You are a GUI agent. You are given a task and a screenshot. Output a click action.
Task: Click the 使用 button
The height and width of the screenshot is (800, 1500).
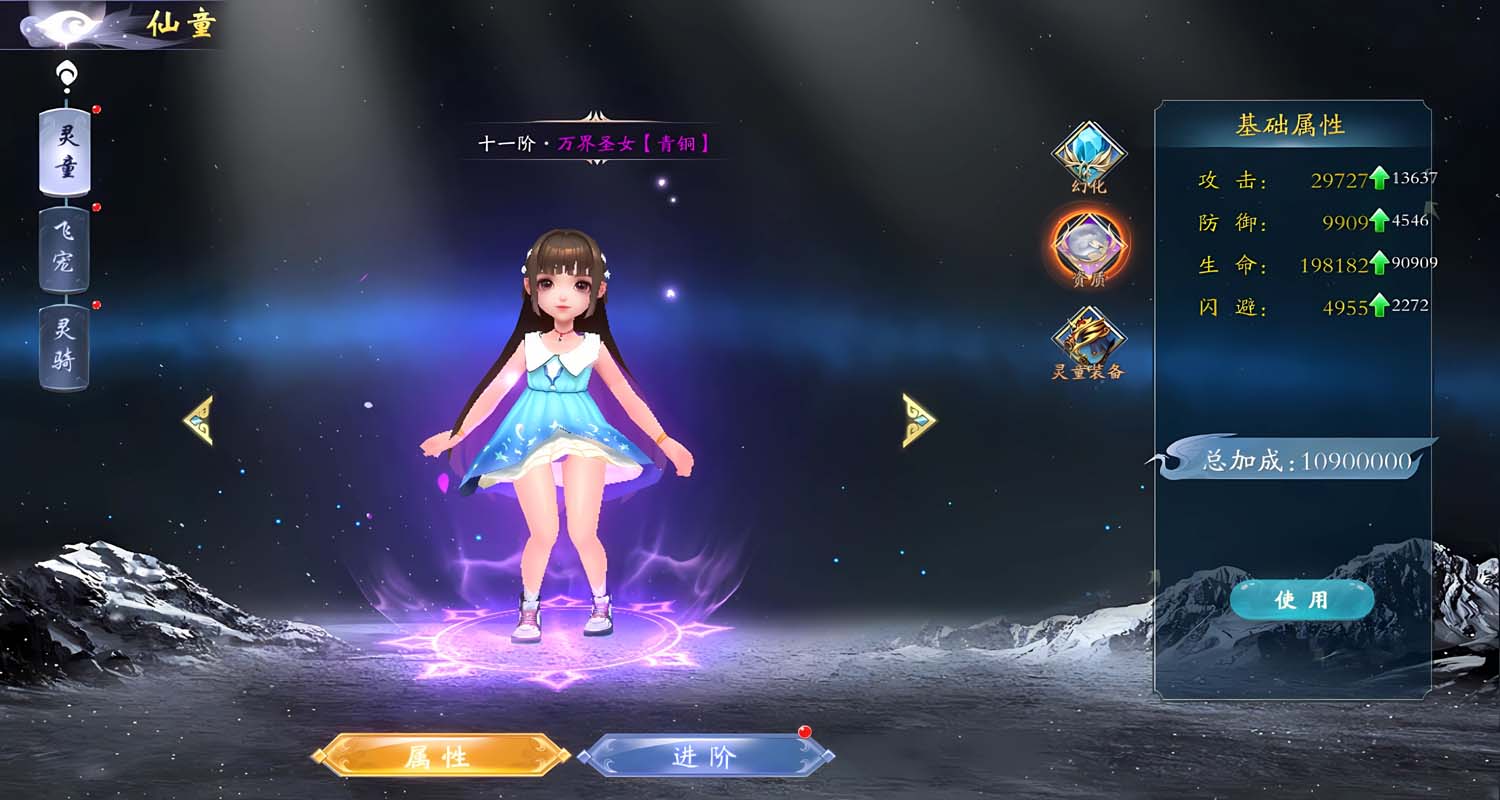click(x=1301, y=599)
